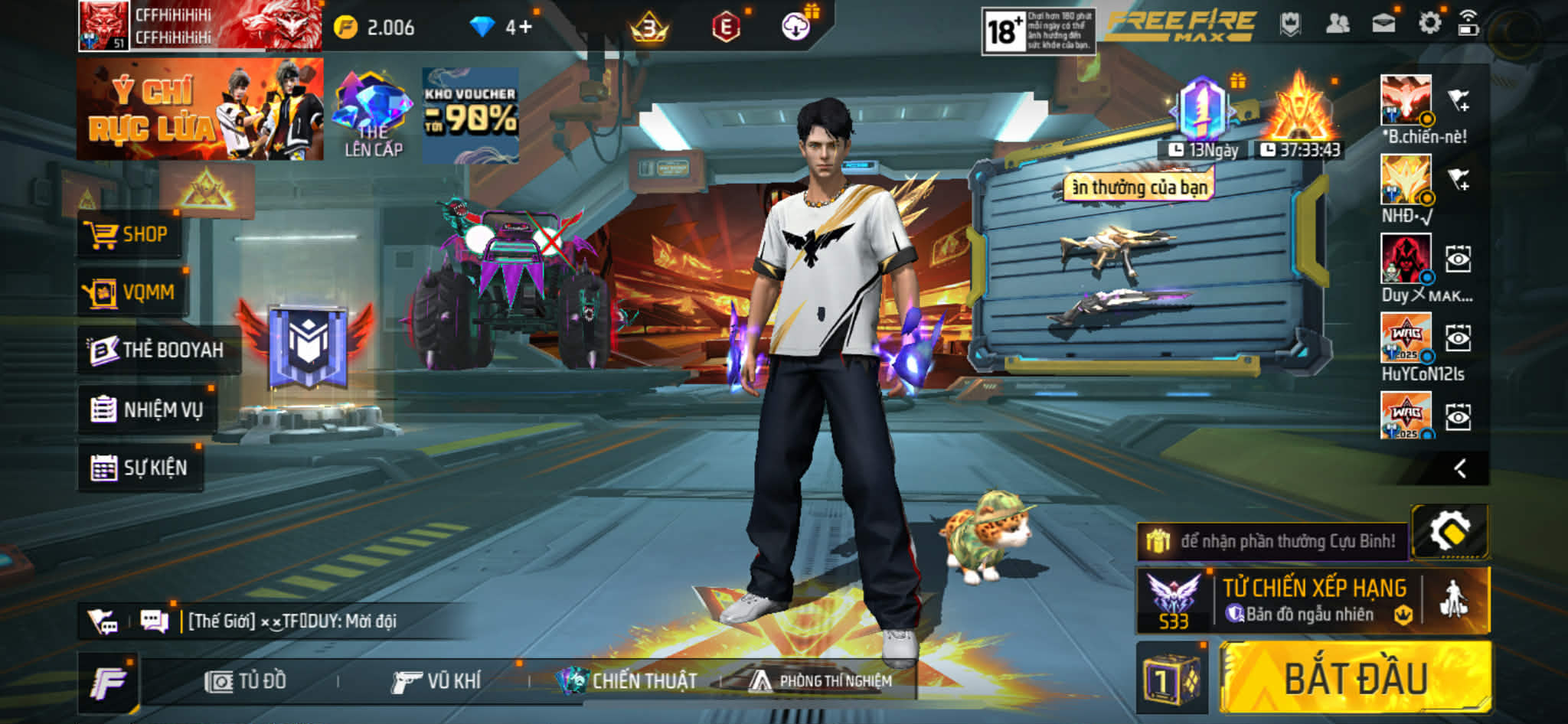Open the settings gear icon
The height and width of the screenshot is (724, 1568).
pos(1429,24)
